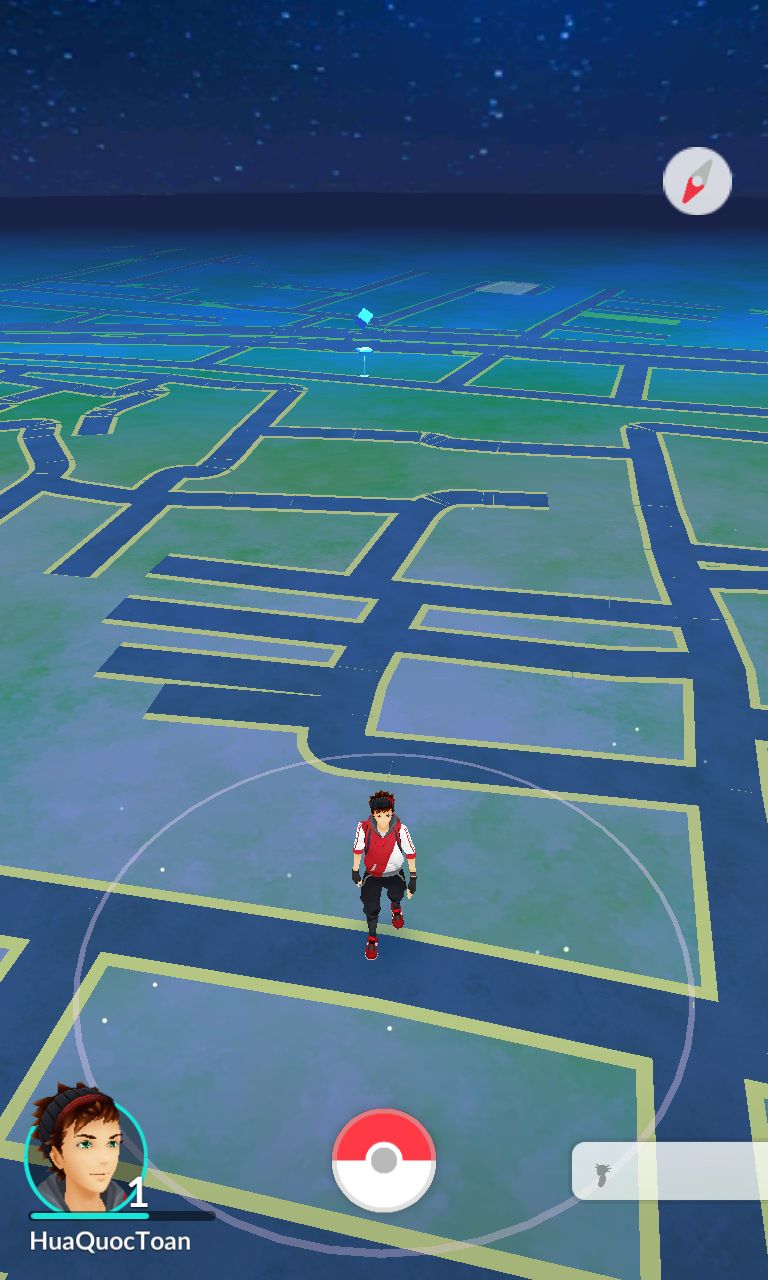Viewport: 768px width, 1280px height.
Task: Select the blue PokéStop marker on the map
Action: tap(365, 317)
